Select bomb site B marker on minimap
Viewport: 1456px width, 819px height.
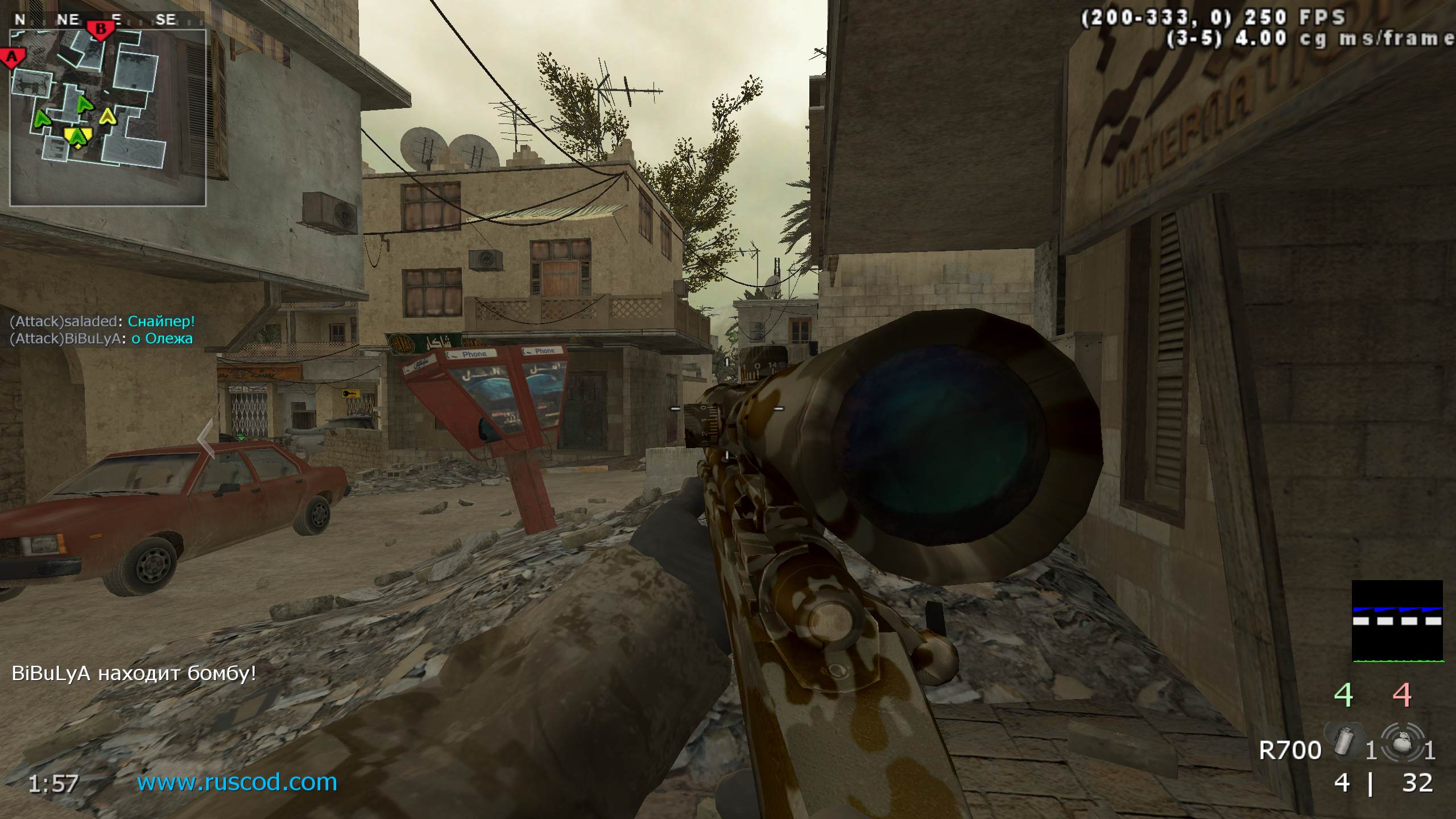tap(101, 29)
